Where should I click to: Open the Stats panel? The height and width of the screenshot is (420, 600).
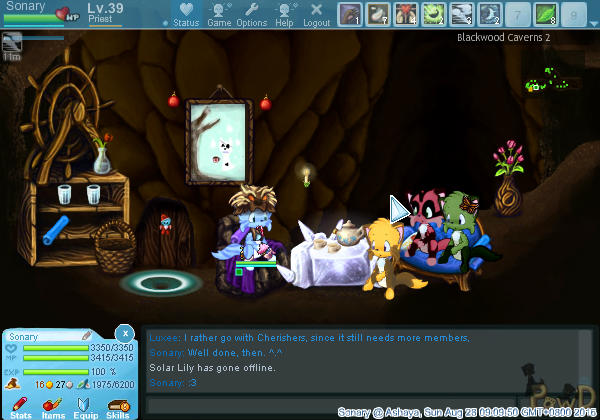[21, 406]
